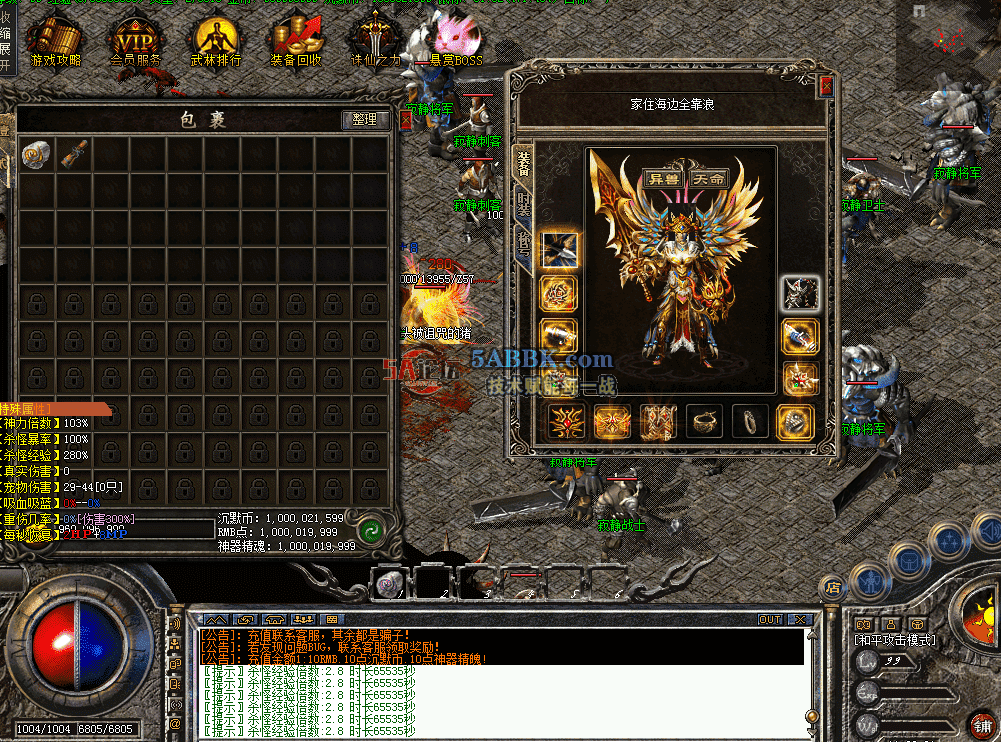Screen dimensions: 1001x742
Task: Collapse the top menu with 收缩展开
Action: 6,42
